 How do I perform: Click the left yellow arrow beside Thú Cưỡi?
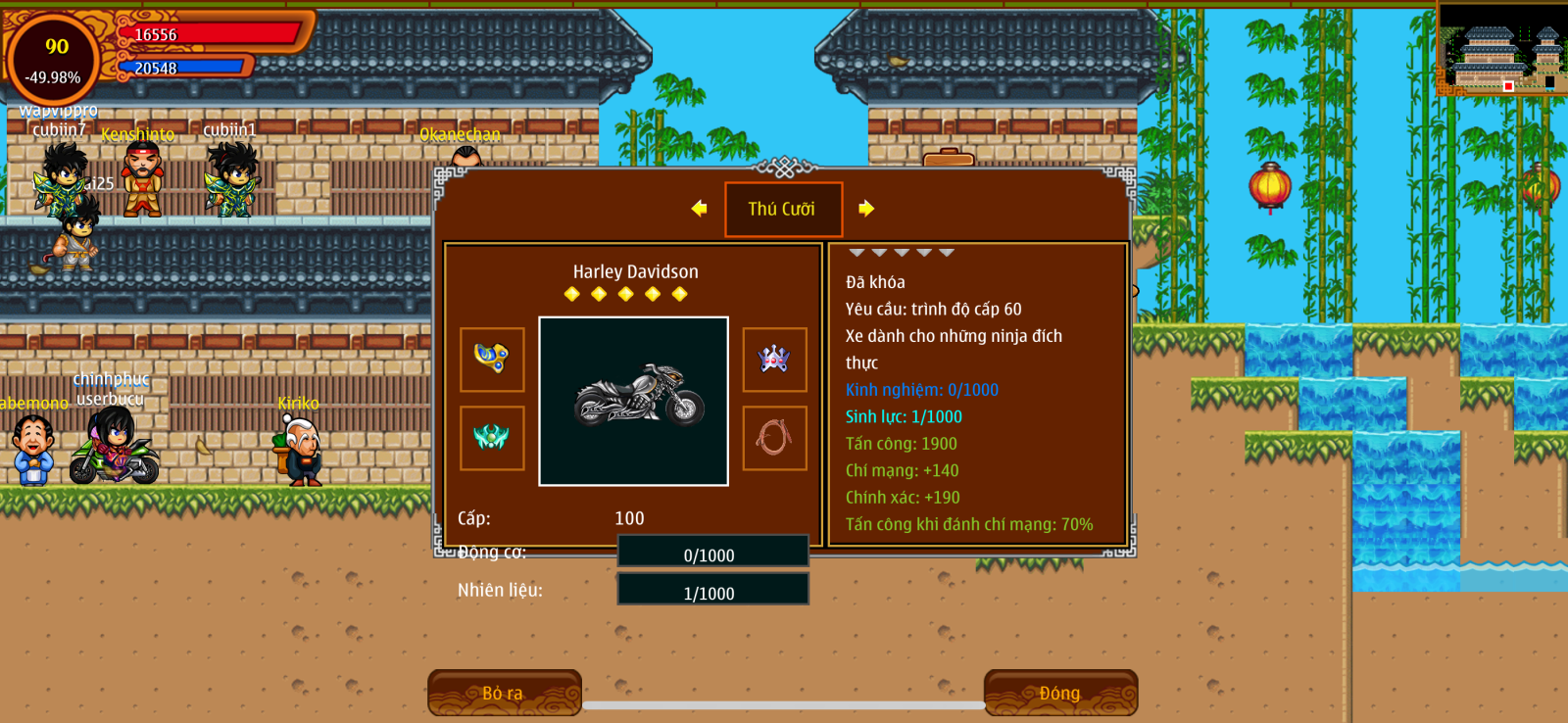(699, 209)
